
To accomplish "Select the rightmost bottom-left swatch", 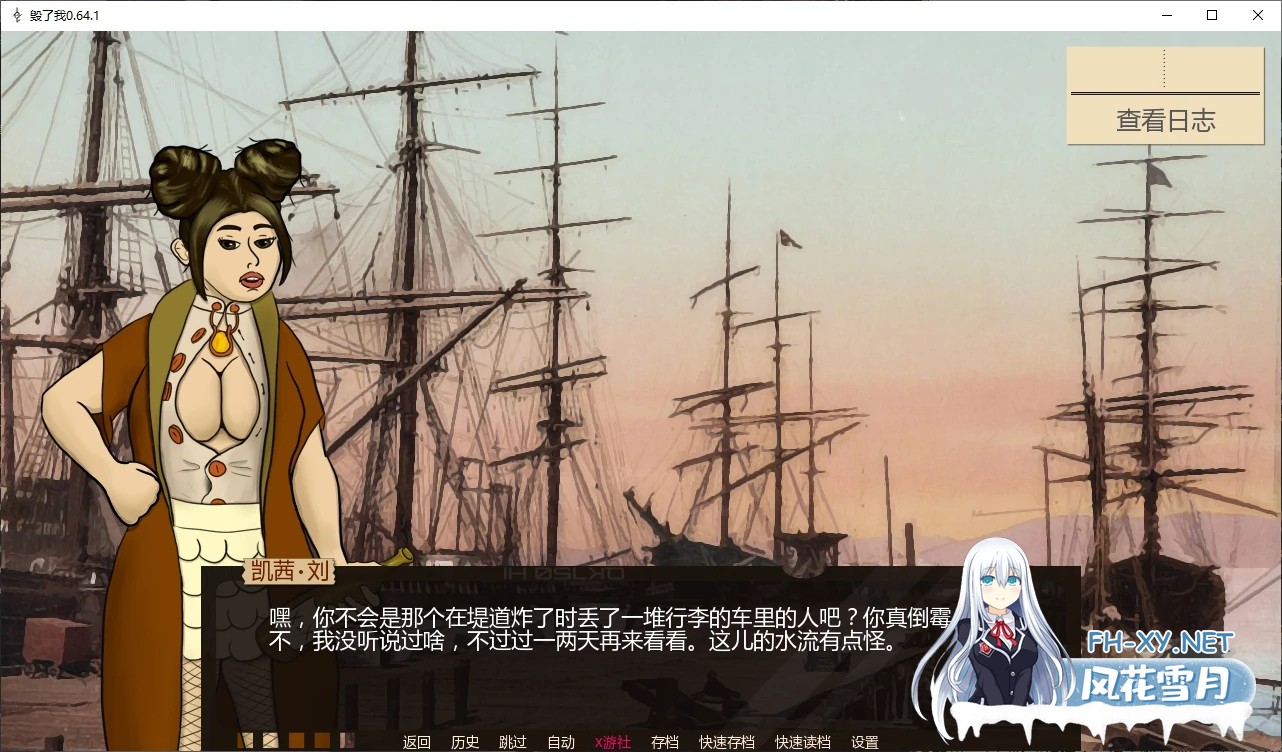I will (x=346, y=740).
